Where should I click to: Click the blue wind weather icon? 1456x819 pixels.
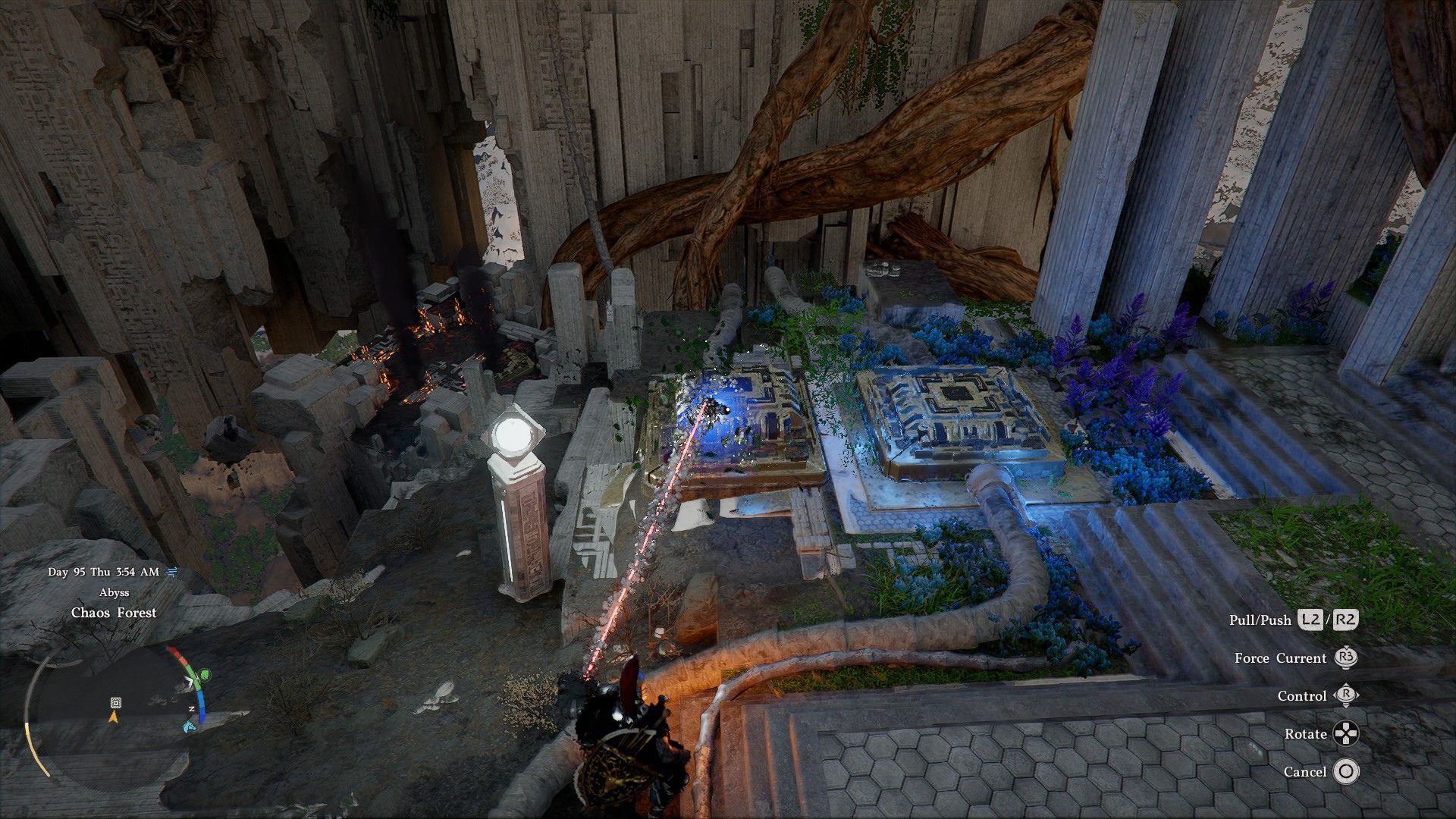(x=171, y=572)
